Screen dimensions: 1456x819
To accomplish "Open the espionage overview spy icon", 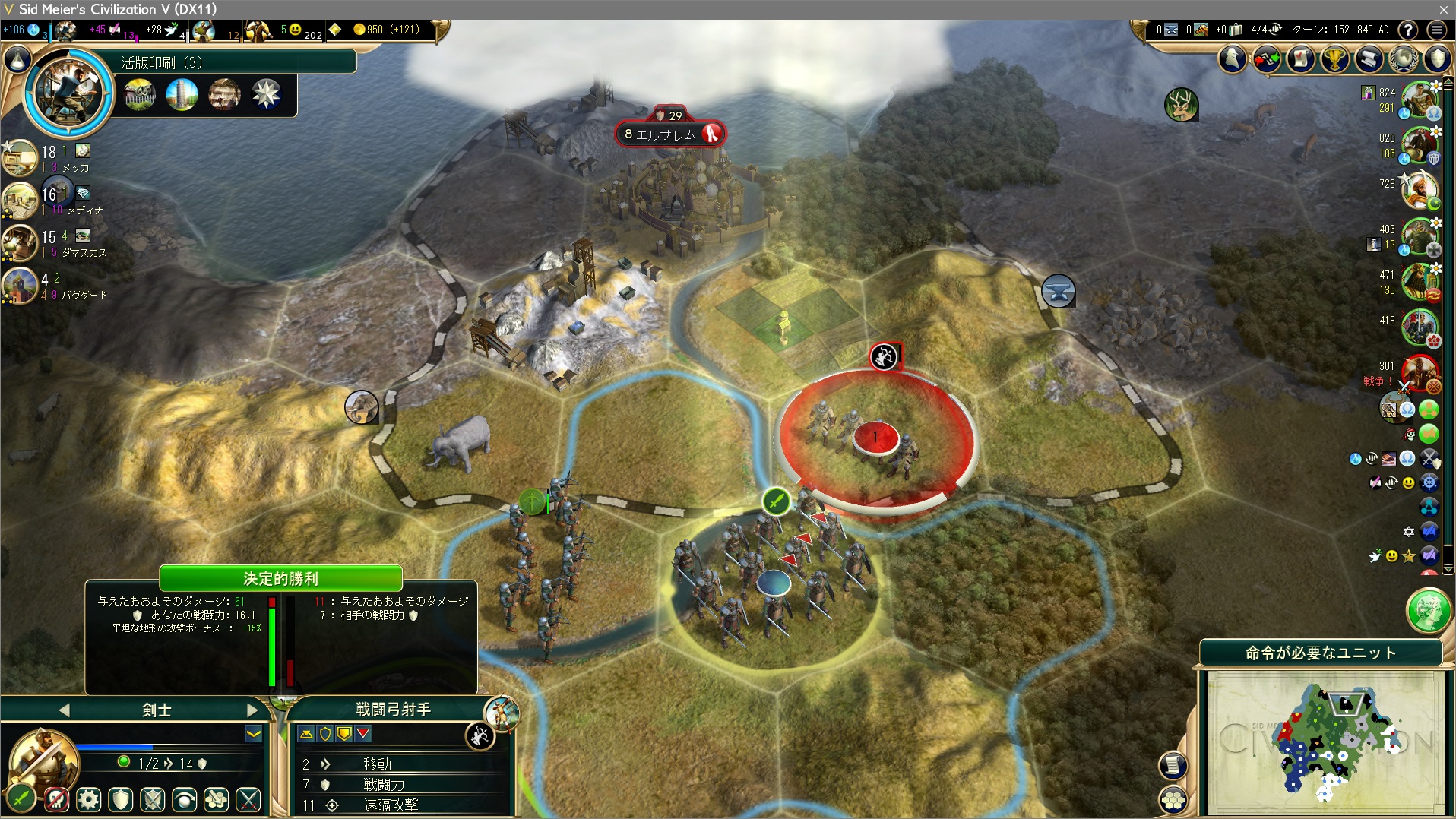I will pyautogui.click(x=1233, y=58).
